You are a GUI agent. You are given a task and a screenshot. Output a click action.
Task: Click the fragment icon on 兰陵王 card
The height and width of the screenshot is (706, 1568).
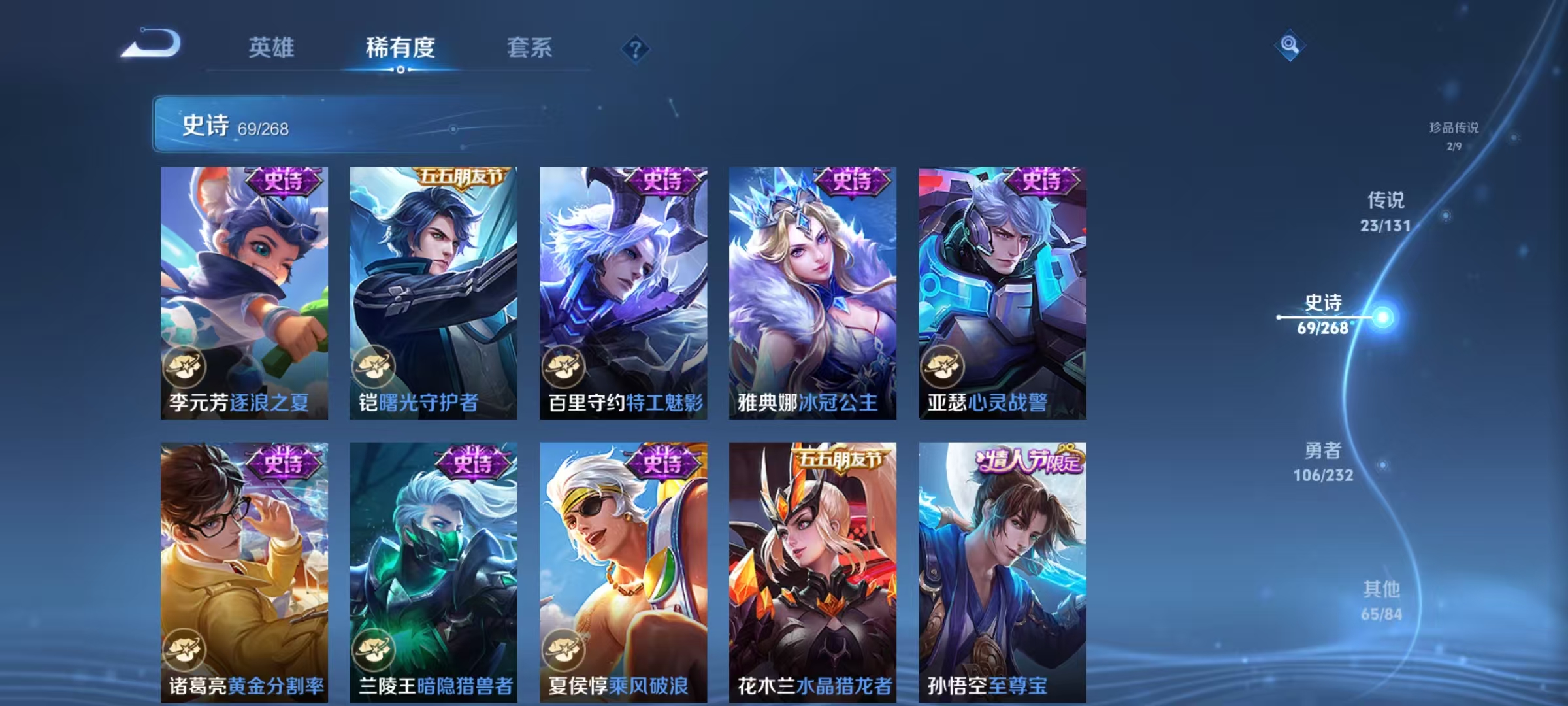point(374,647)
